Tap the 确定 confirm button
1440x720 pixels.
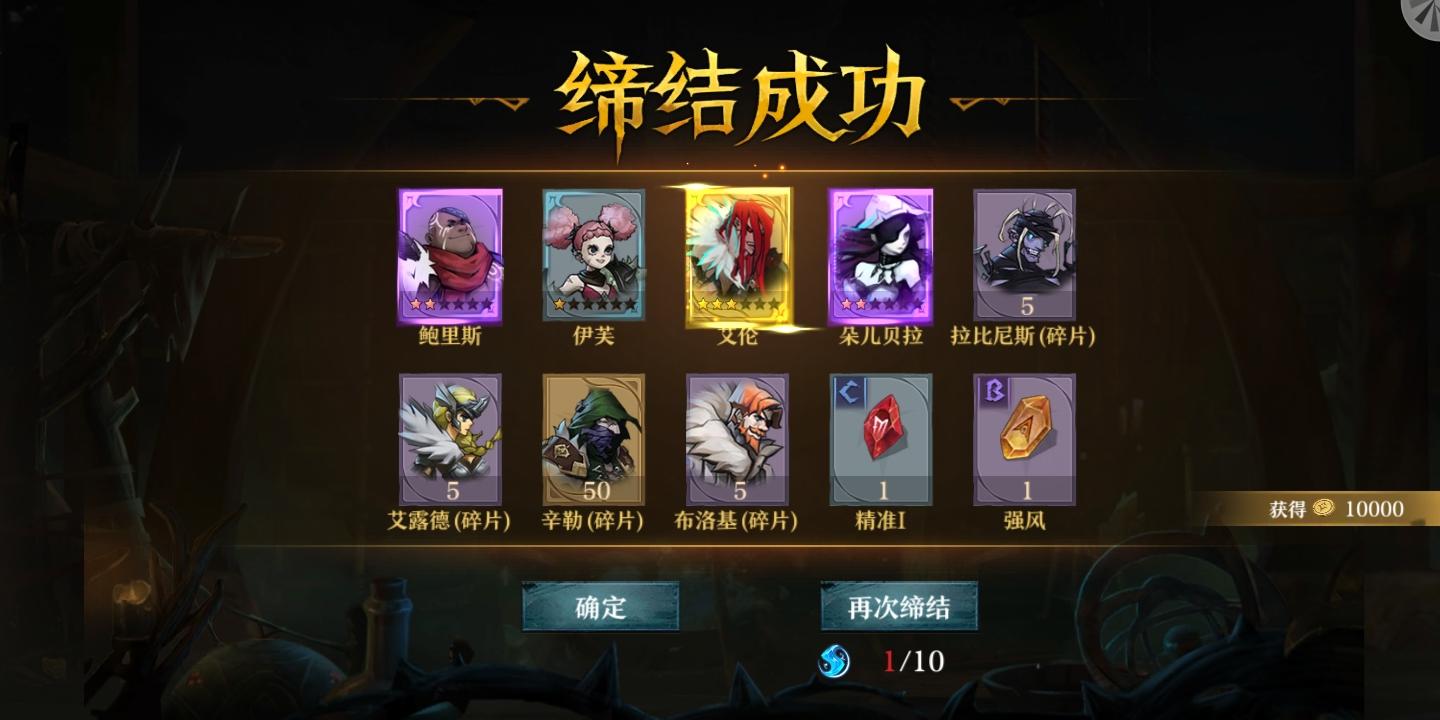click(x=600, y=607)
